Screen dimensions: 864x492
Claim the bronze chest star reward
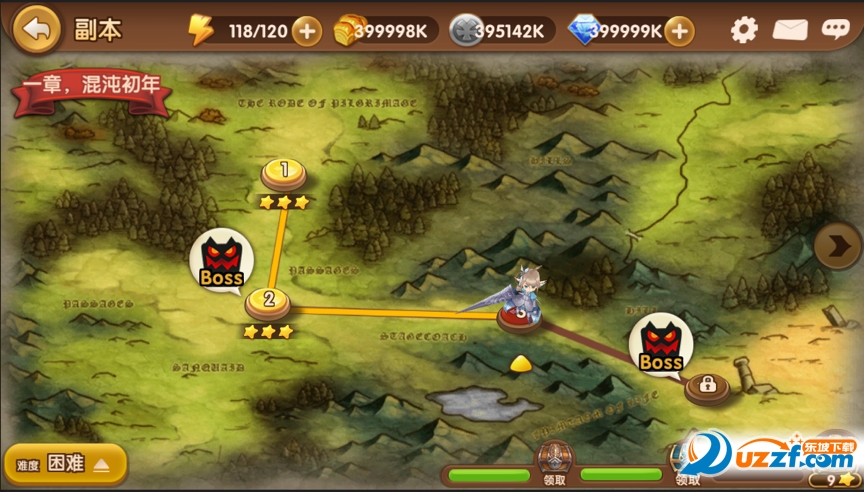(552, 460)
